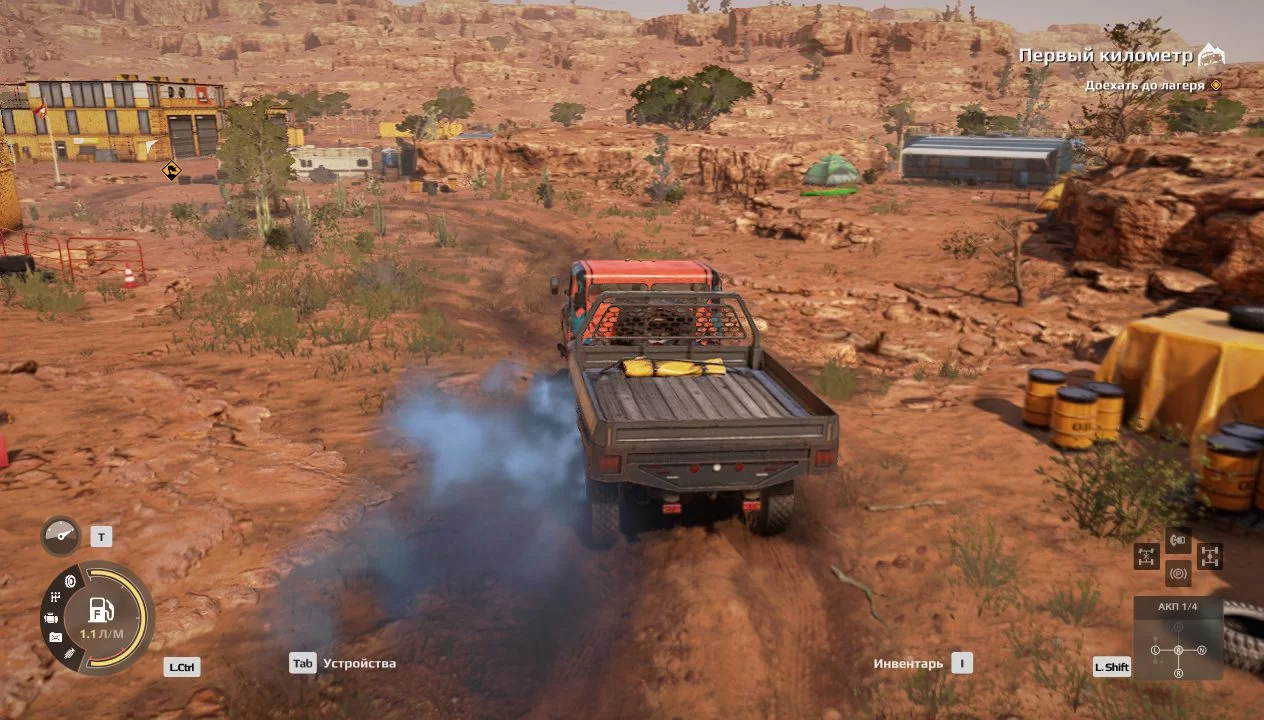Open the "Инвентарь" inventory
The image size is (1264, 720).
click(x=908, y=663)
